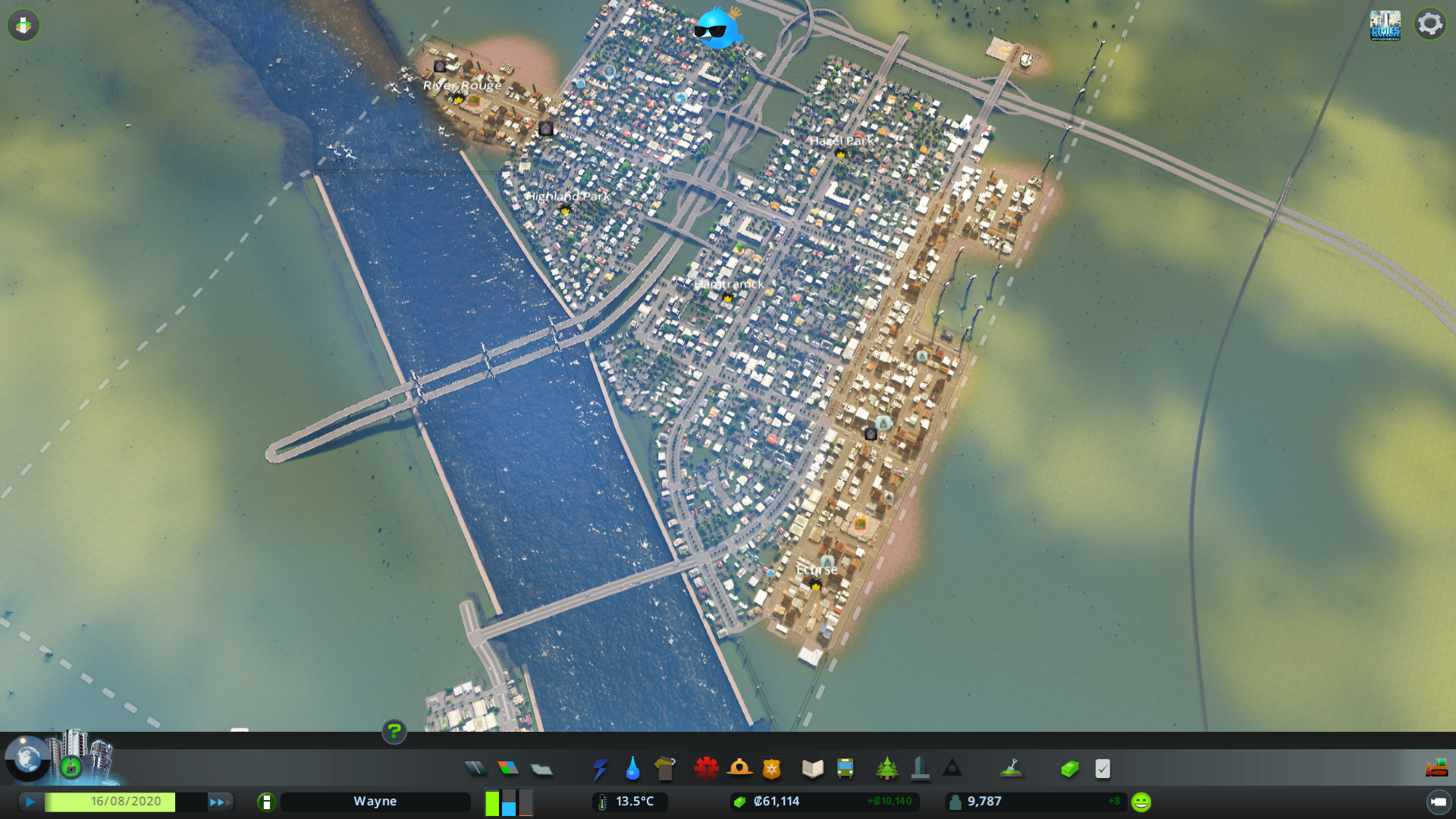
Task: Open the Roads construction menu
Action: pos(475,768)
